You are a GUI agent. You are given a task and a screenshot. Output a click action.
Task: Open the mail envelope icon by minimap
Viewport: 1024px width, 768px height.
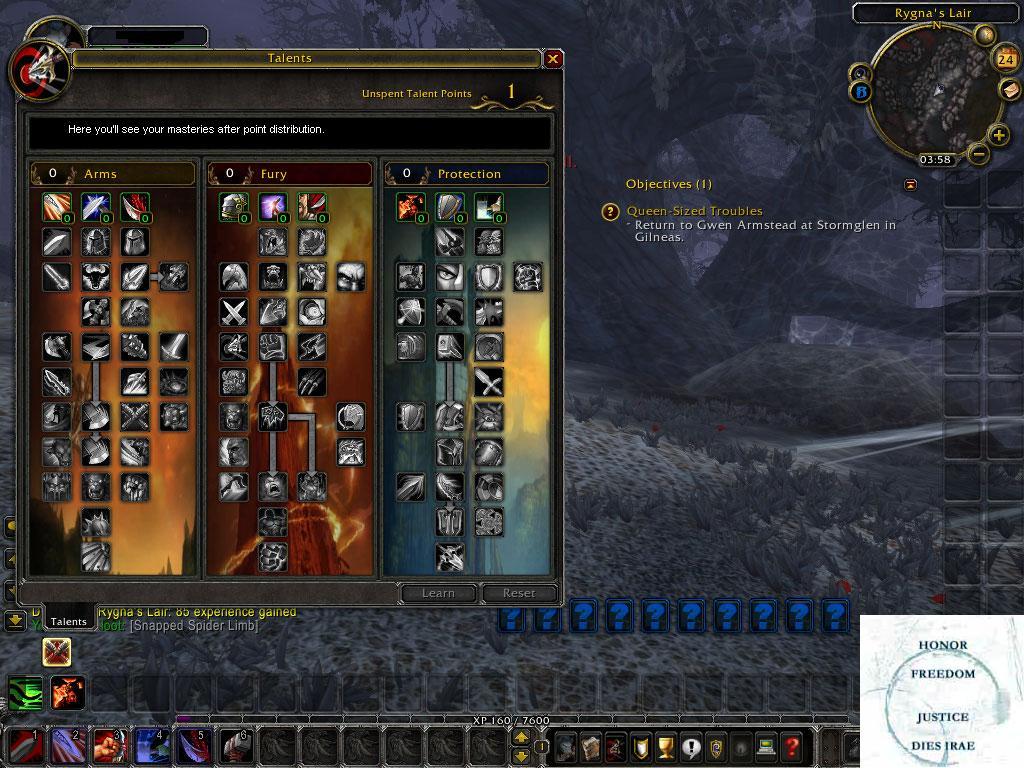tap(1010, 89)
